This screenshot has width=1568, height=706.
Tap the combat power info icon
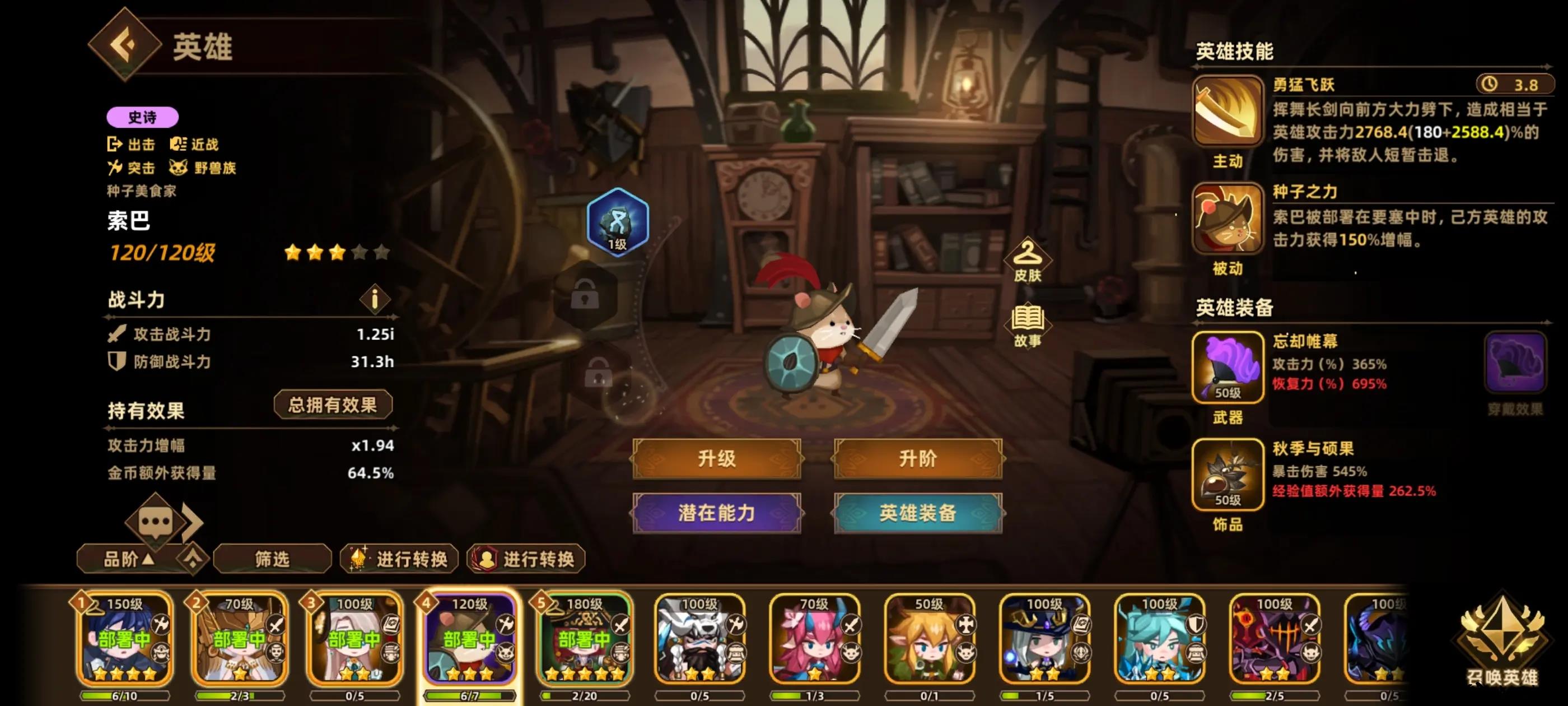(x=374, y=299)
